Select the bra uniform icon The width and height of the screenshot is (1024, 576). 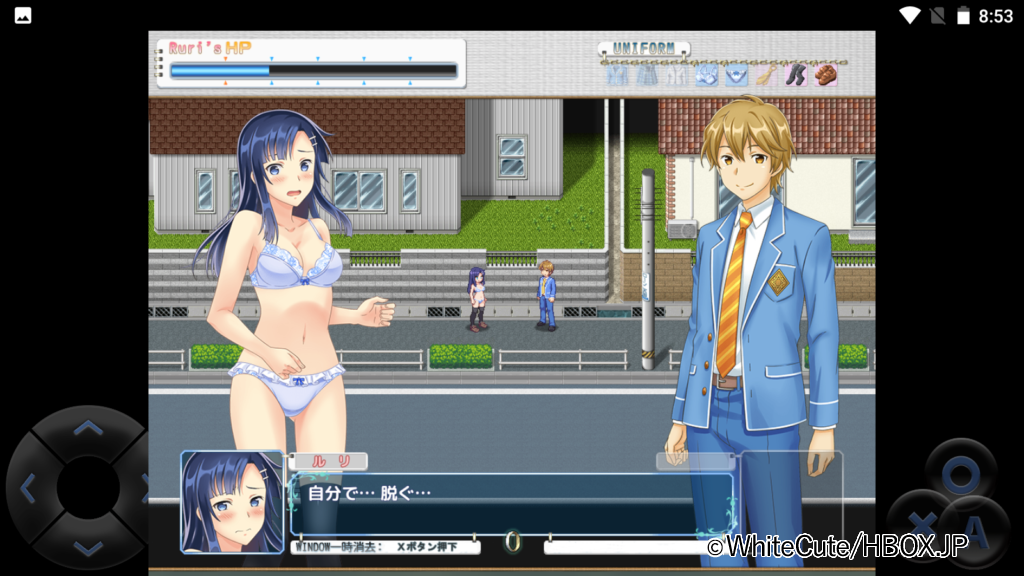tap(706, 75)
